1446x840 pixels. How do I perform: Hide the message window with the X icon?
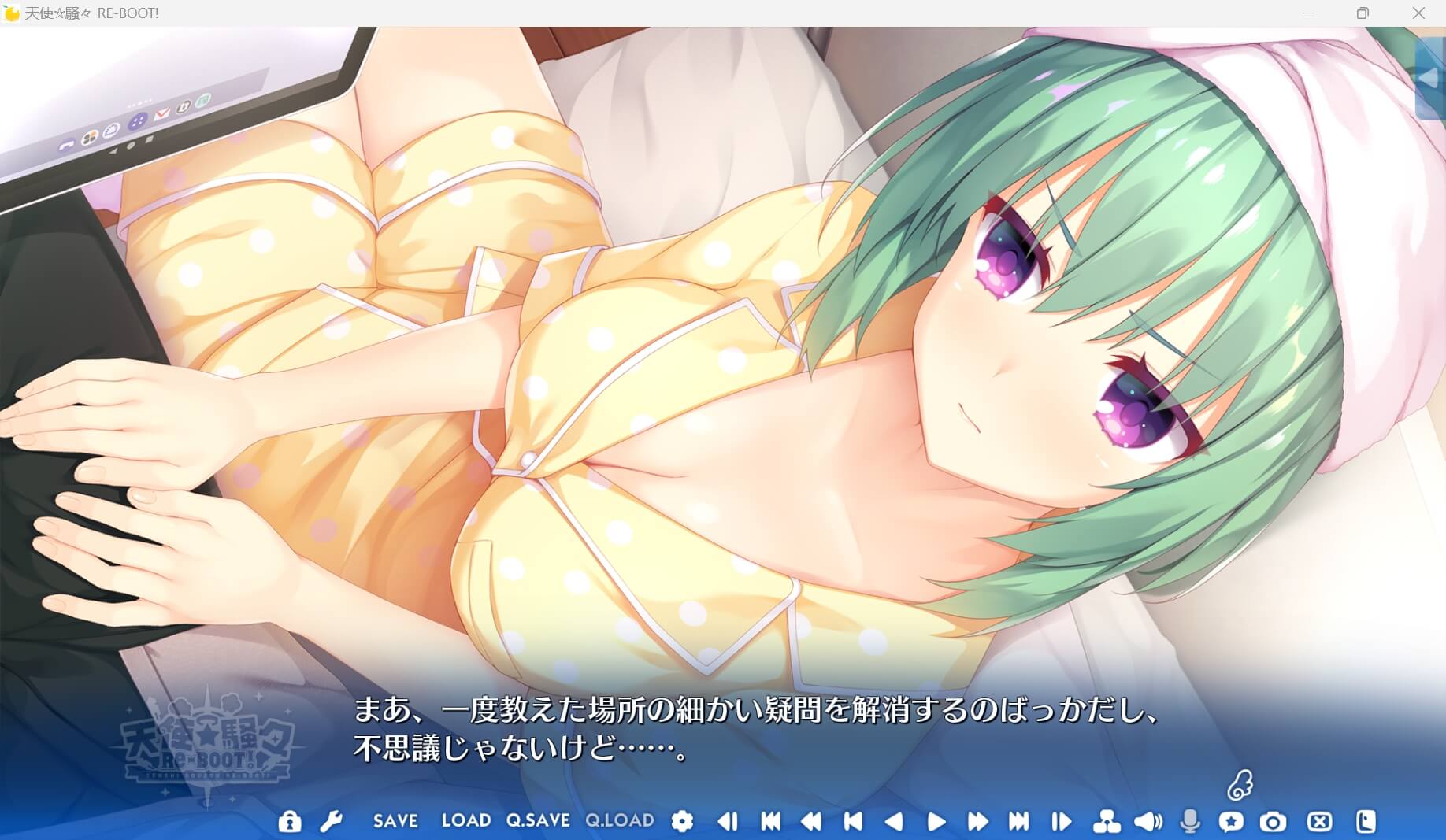pos(1320,820)
